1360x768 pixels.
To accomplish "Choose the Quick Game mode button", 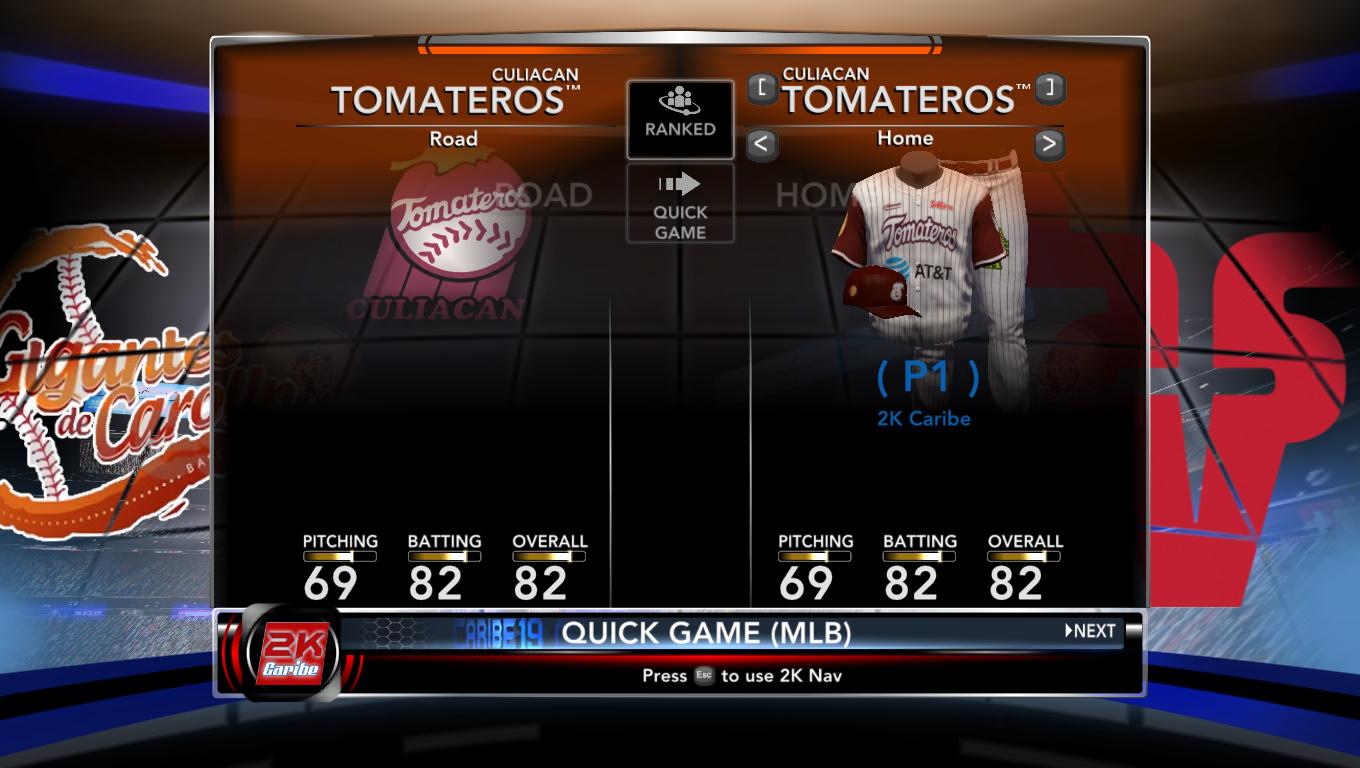I will pos(680,204).
